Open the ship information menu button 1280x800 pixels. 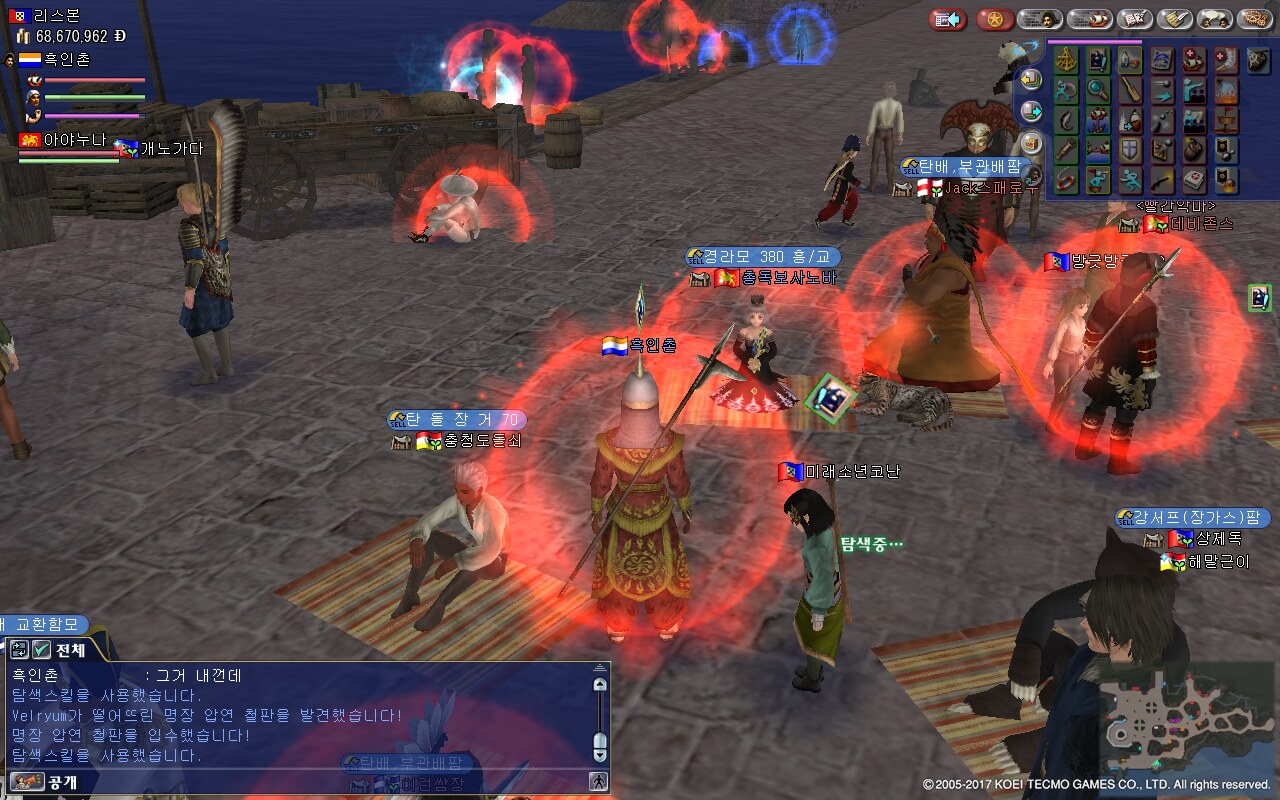pos(1089,19)
